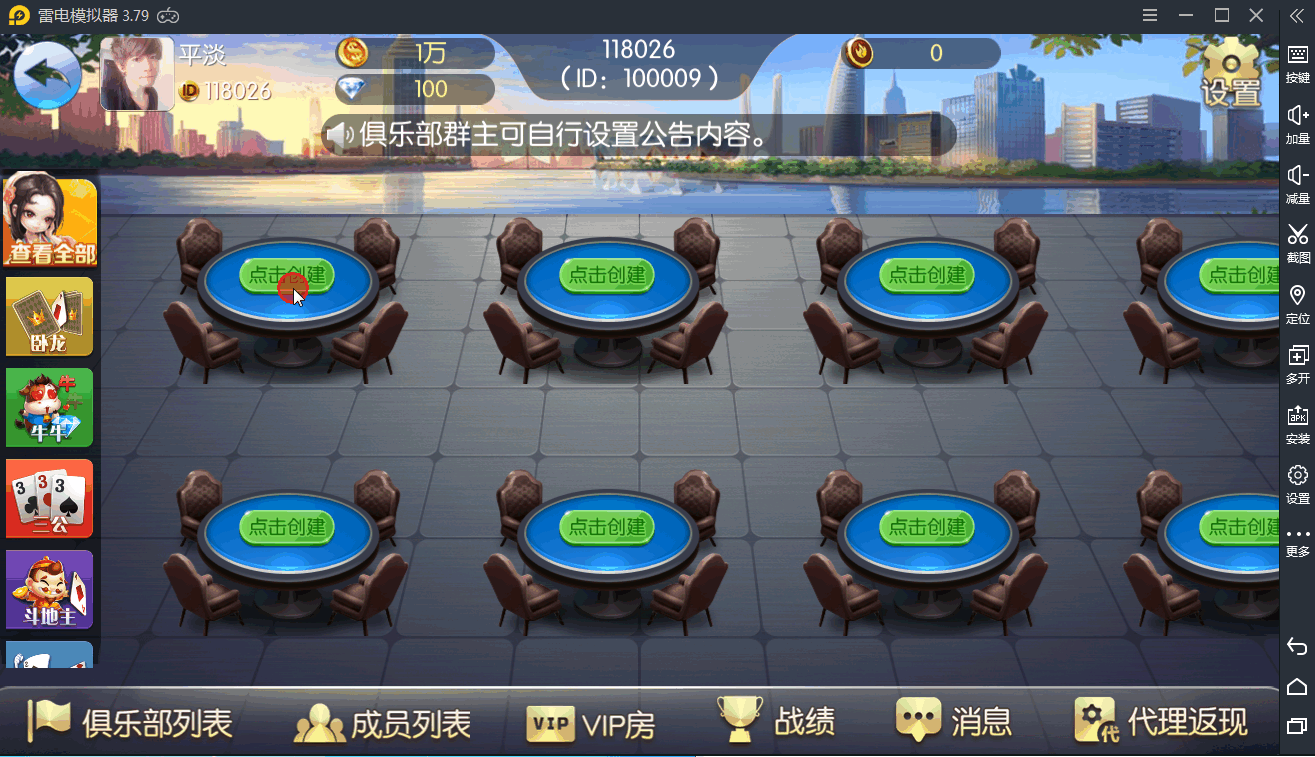The image size is (1315, 757).
Task: Open the VIP房 rooms
Action: (591, 723)
